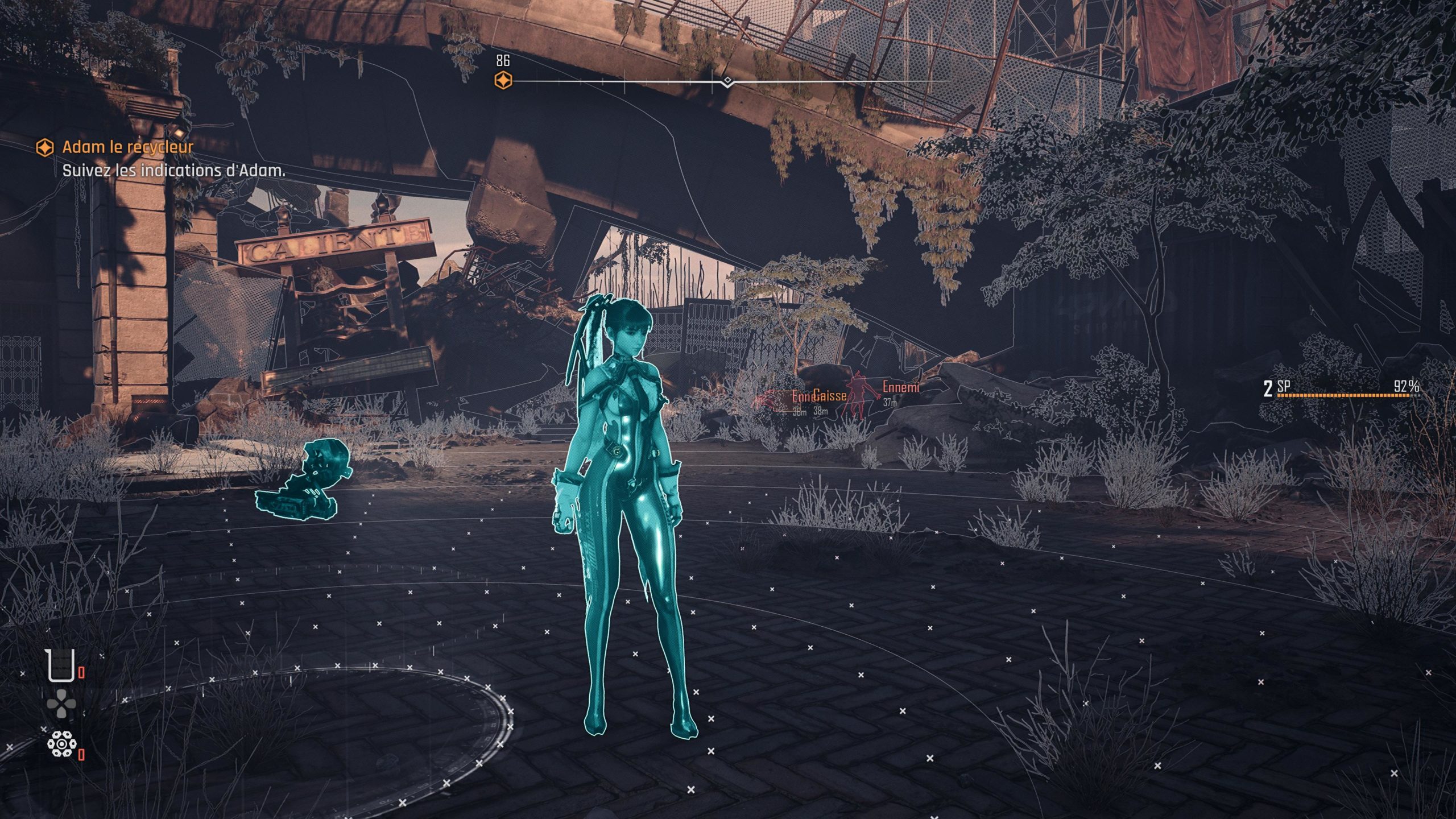
Task: Click the orange objective marker on the compass
Action: point(503,81)
